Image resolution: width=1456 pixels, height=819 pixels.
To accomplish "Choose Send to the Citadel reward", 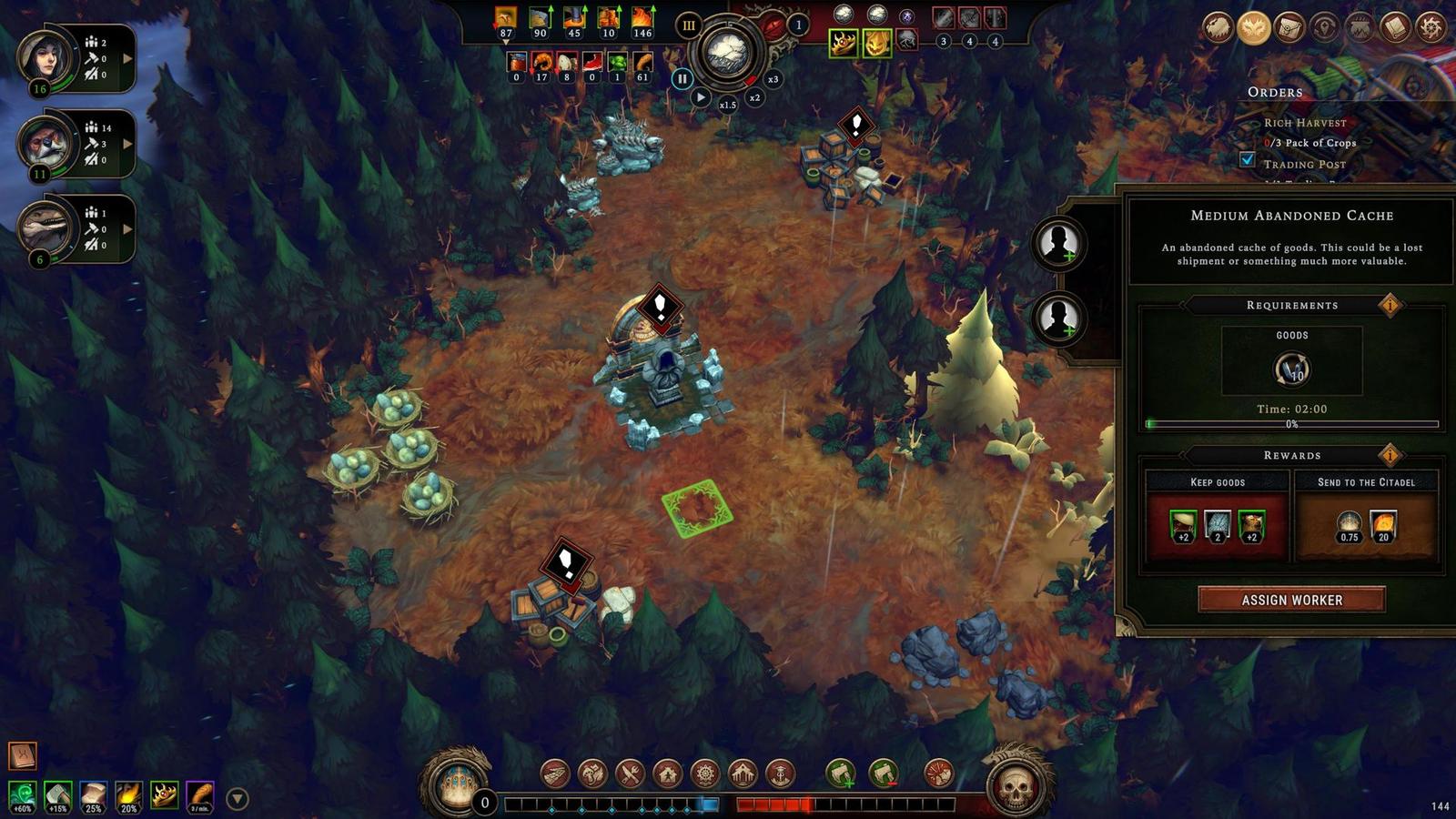I will pyautogui.click(x=1366, y=518).
